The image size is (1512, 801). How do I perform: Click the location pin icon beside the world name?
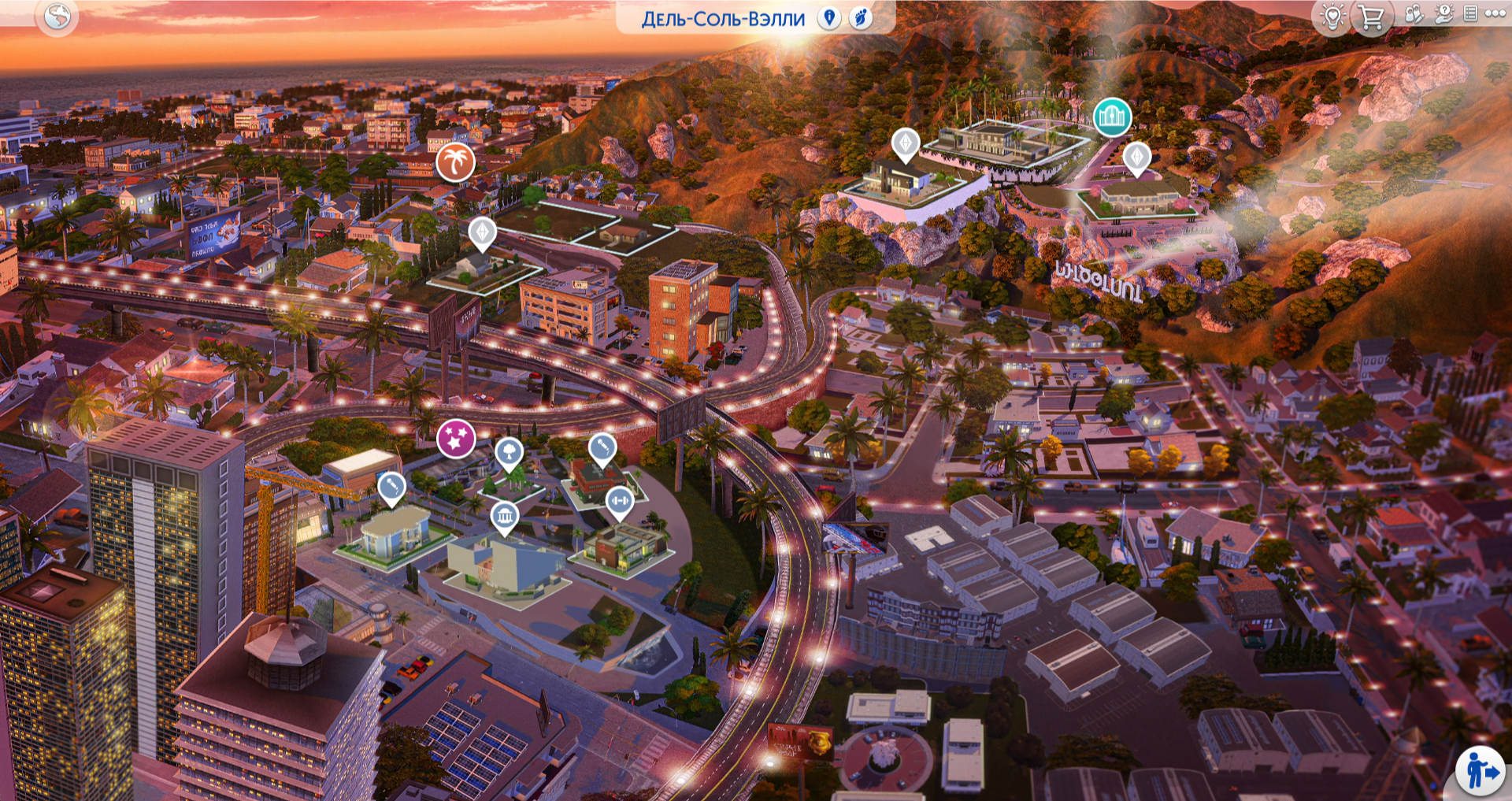click(x=828, y=17)
